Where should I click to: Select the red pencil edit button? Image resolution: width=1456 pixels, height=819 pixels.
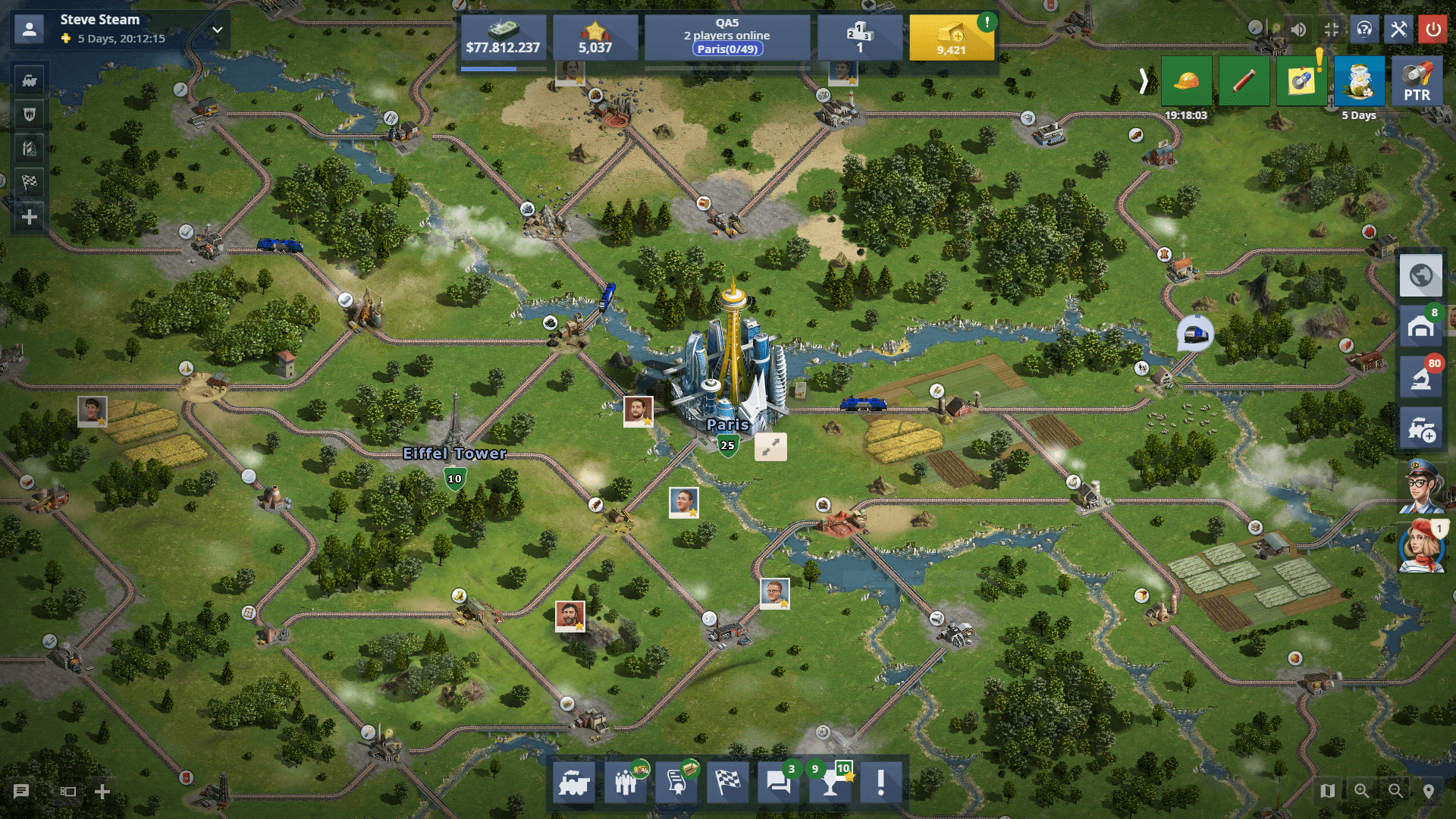click(1244, 81)
